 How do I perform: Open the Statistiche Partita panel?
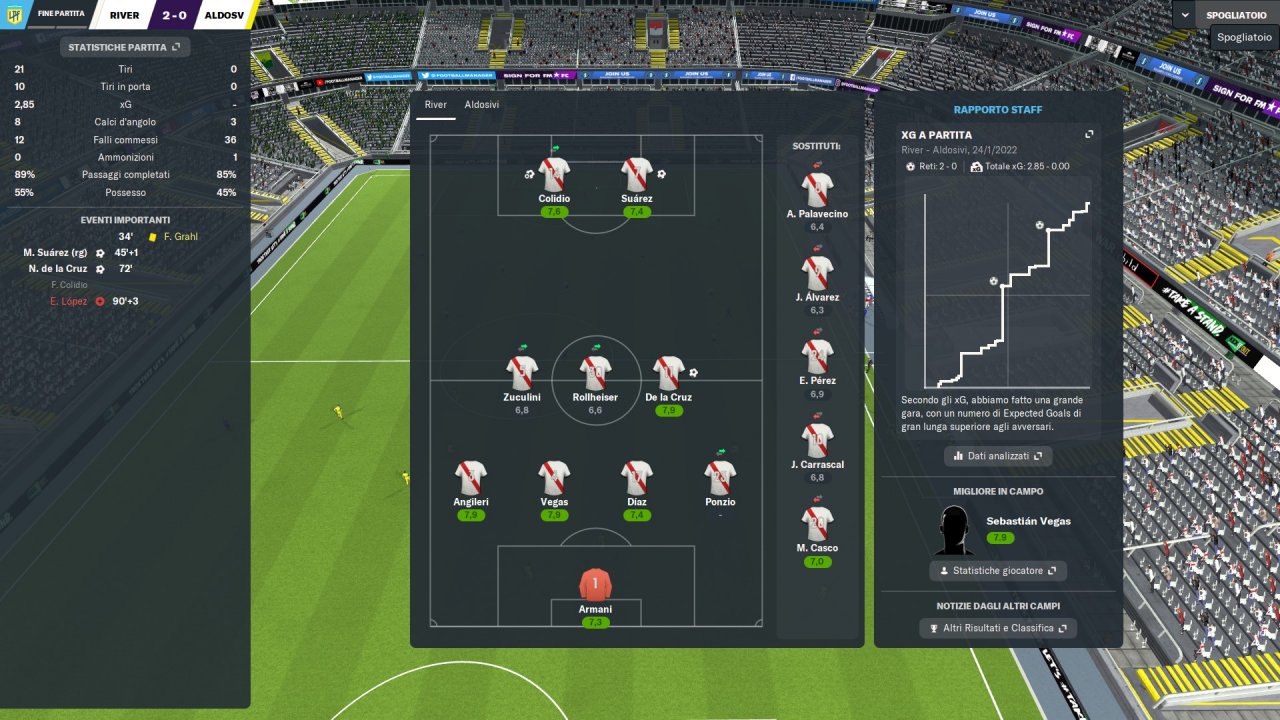(124, 47)
